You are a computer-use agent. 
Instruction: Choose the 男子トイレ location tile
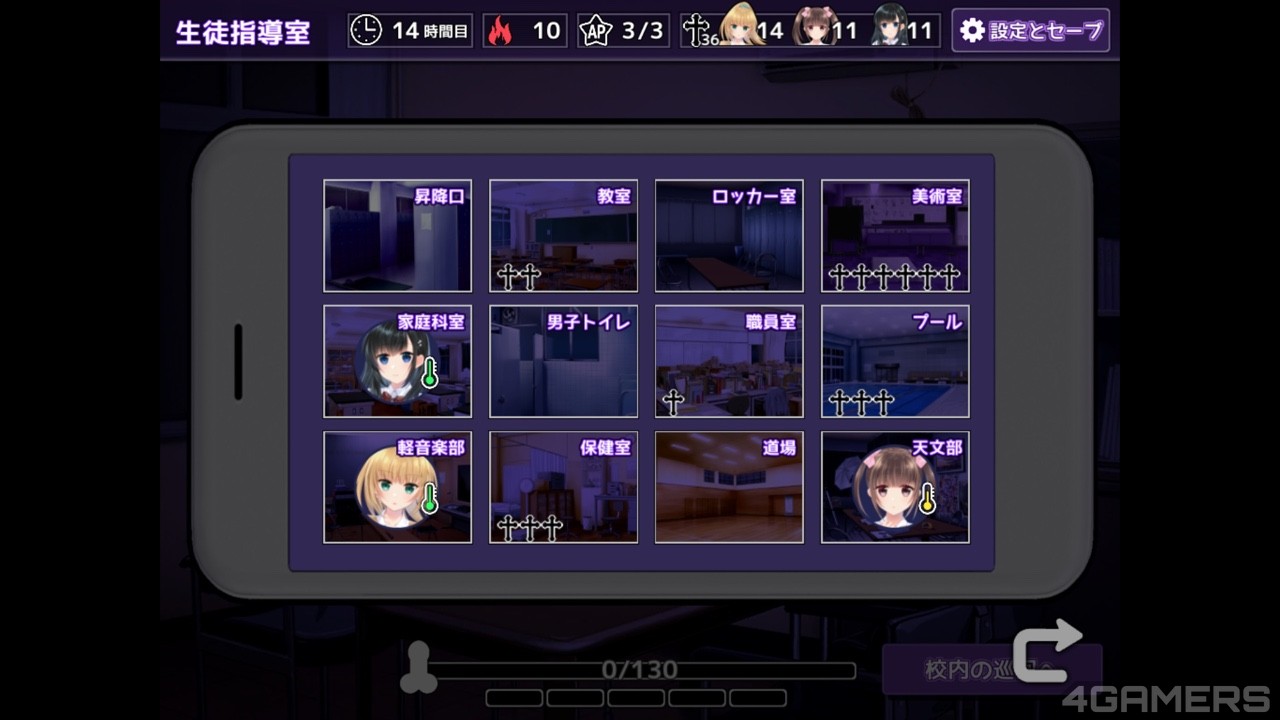tap(563, 361)
